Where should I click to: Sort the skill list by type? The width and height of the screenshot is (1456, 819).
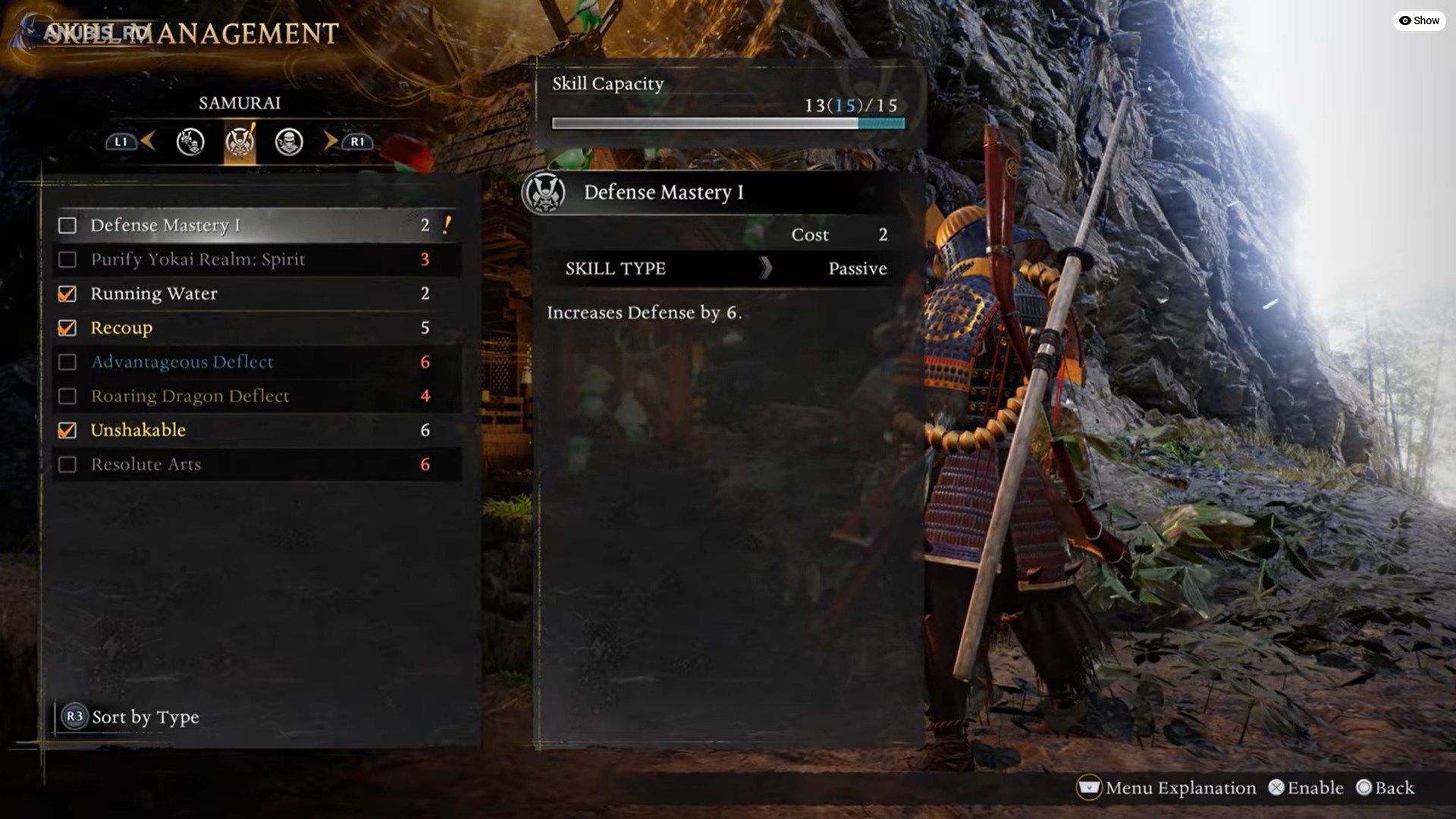click(132, 717)
